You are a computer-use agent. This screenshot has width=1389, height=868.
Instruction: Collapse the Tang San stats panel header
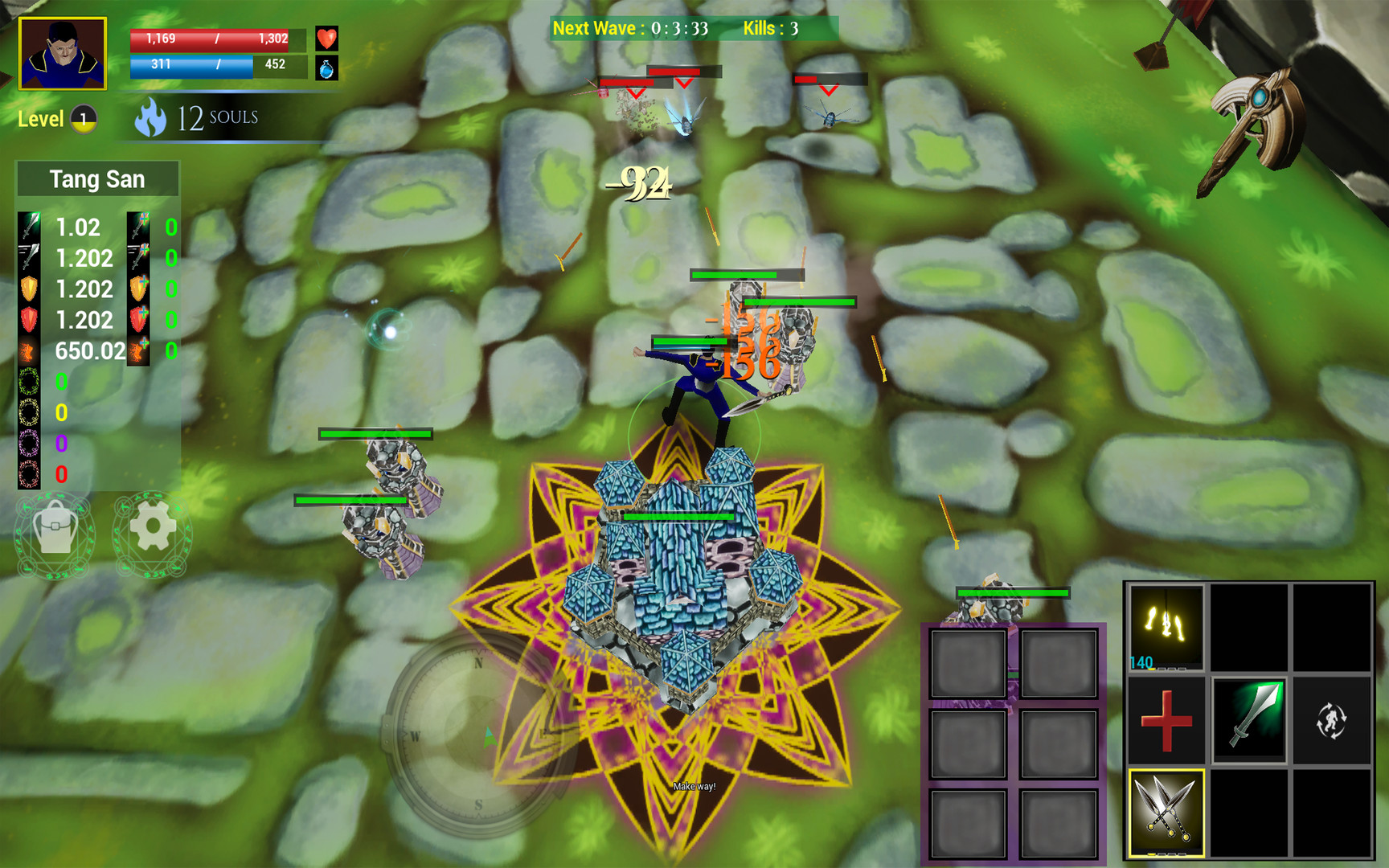point(96,178)
